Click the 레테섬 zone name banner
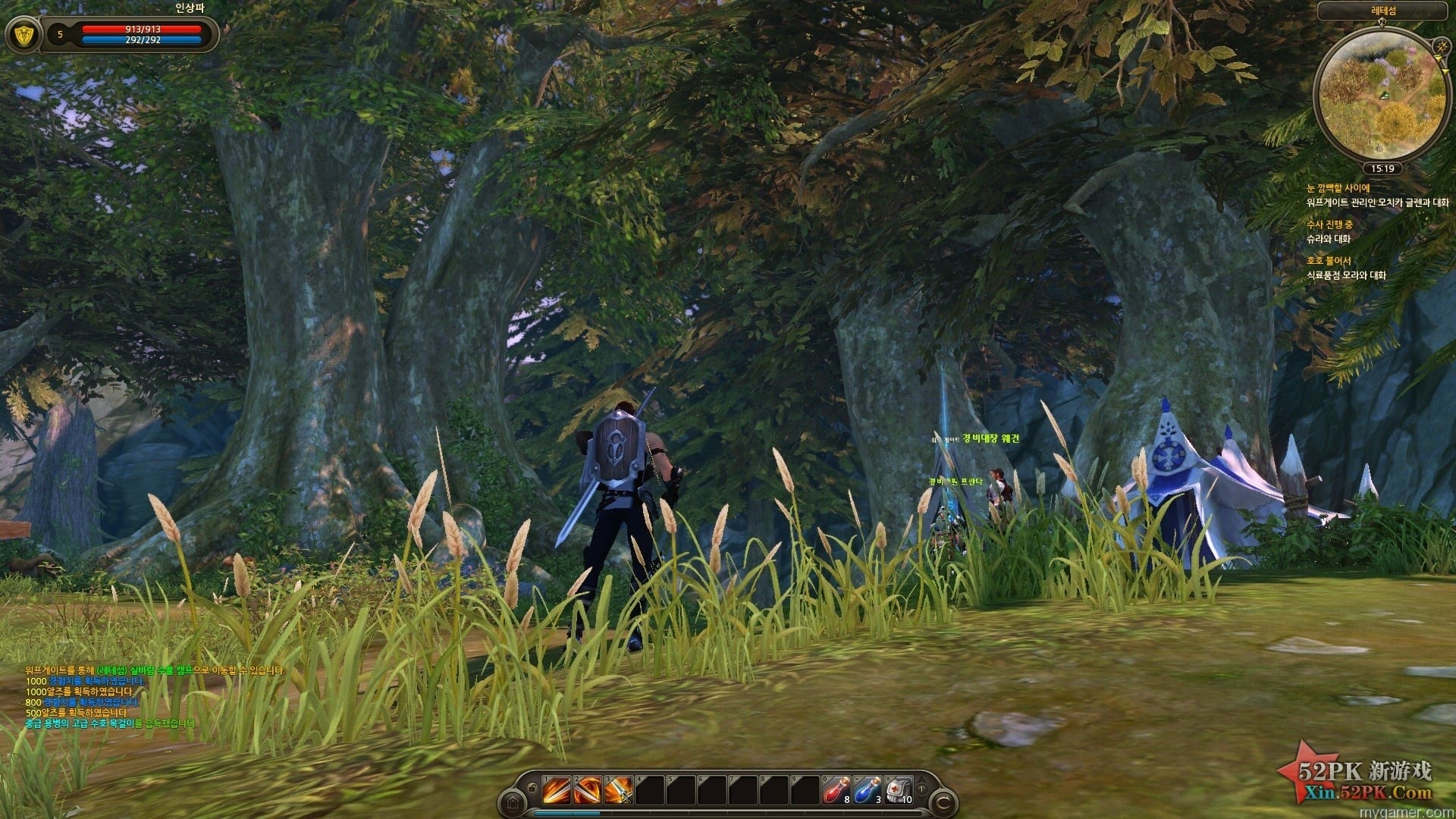Screen dimensions: 1456x819 (x=1382, y=11)
